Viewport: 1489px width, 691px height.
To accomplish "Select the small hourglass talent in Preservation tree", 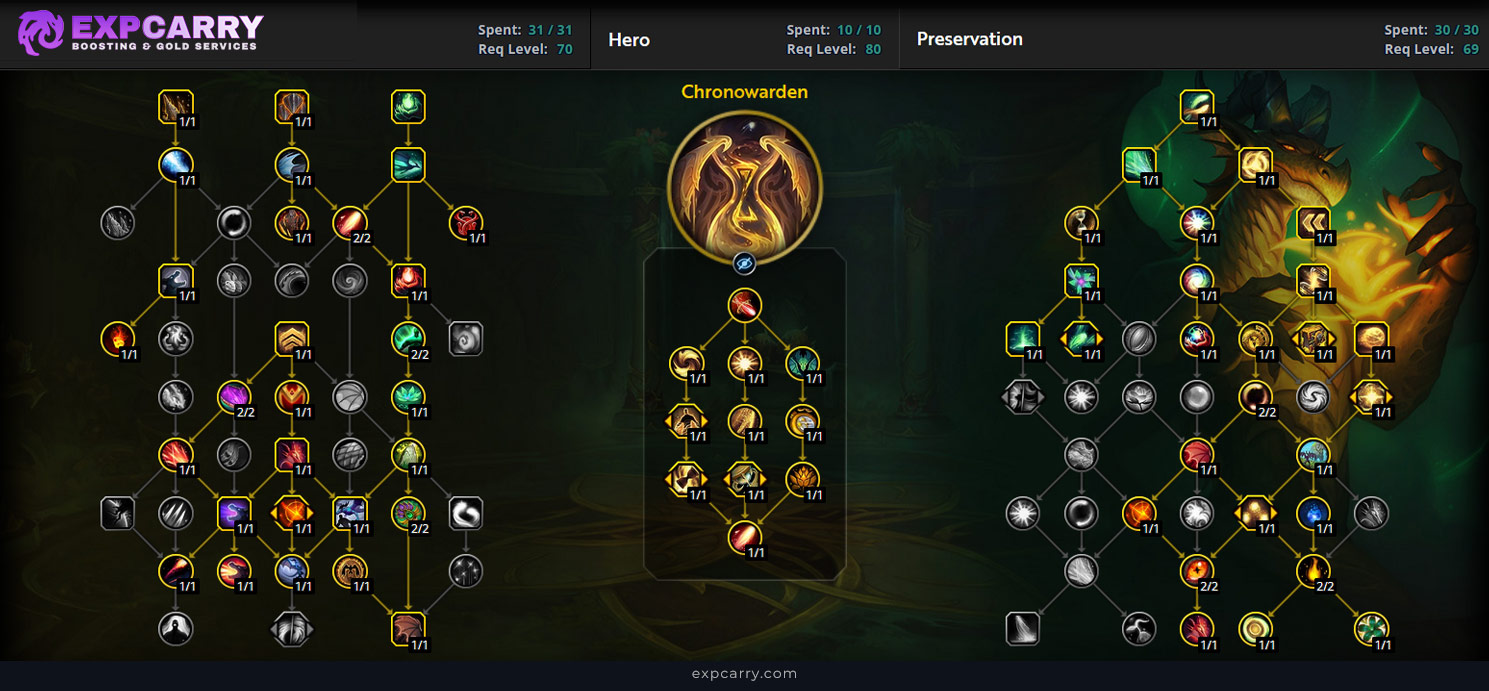I will pos(1081,223).
